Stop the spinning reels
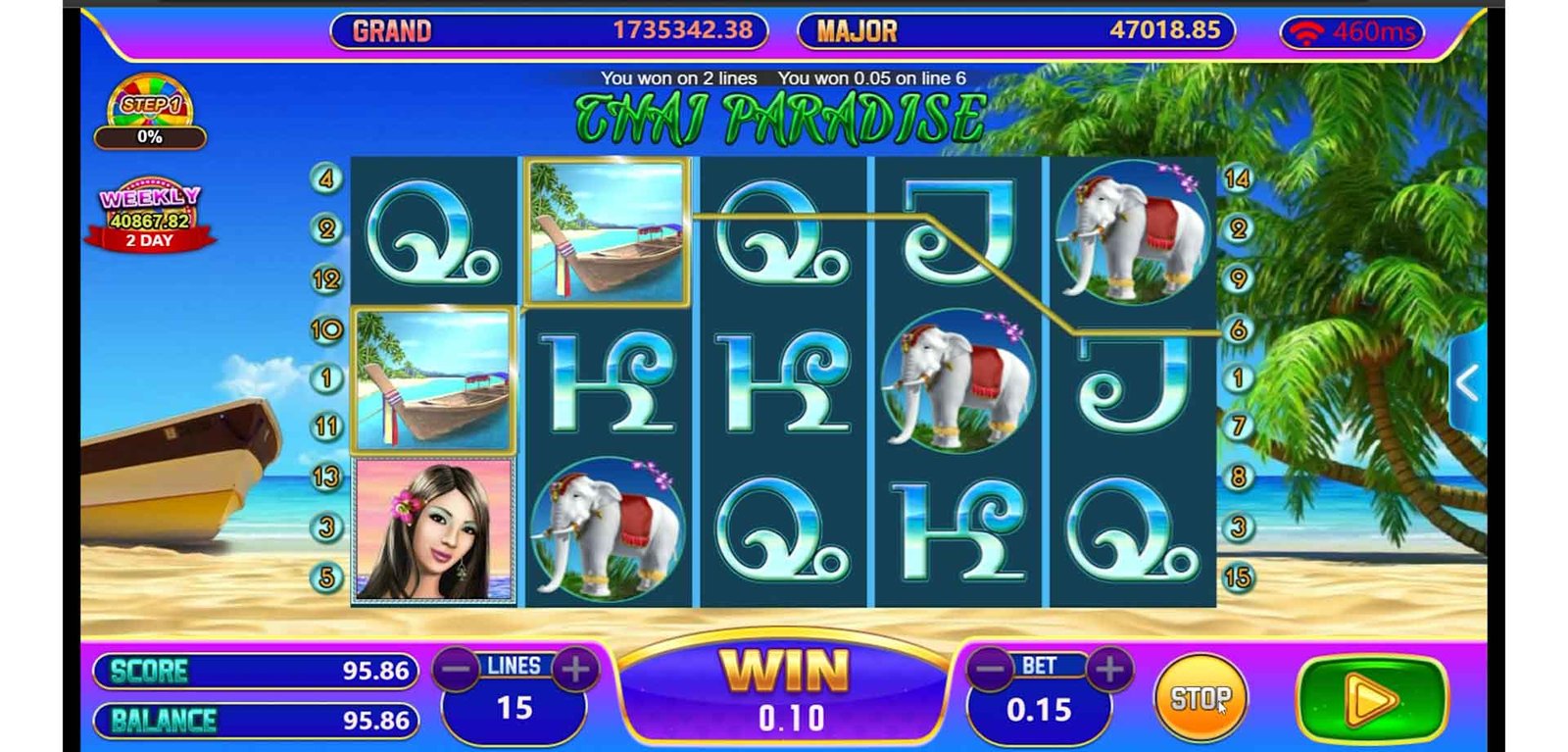 pos(1200,697)
